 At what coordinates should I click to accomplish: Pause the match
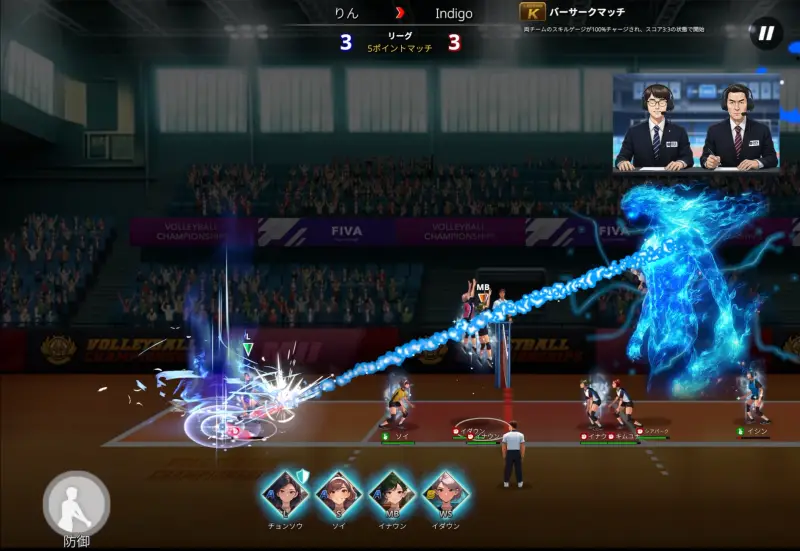(765, 34)
